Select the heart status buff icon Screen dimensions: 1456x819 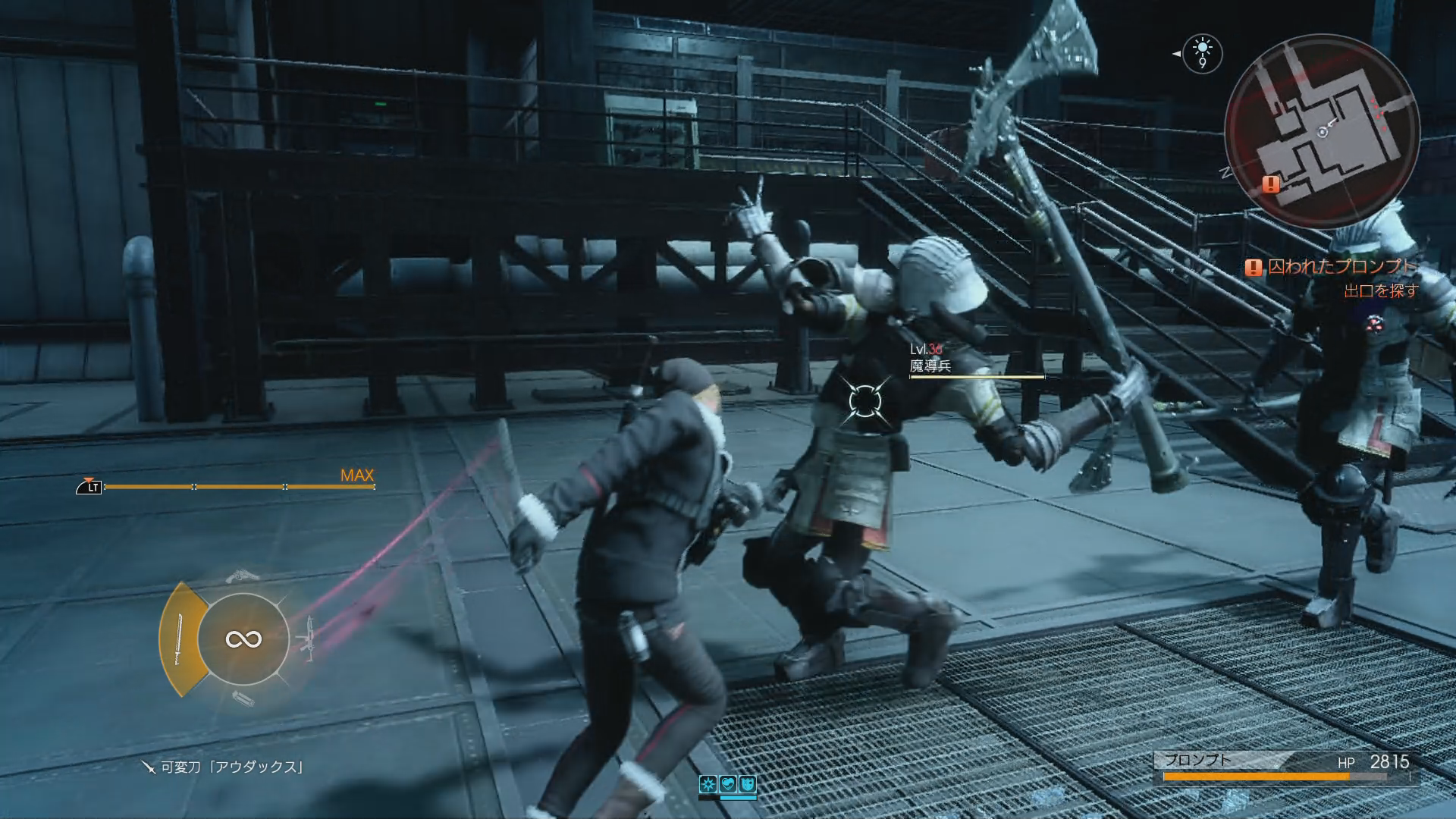pos(728,784)
